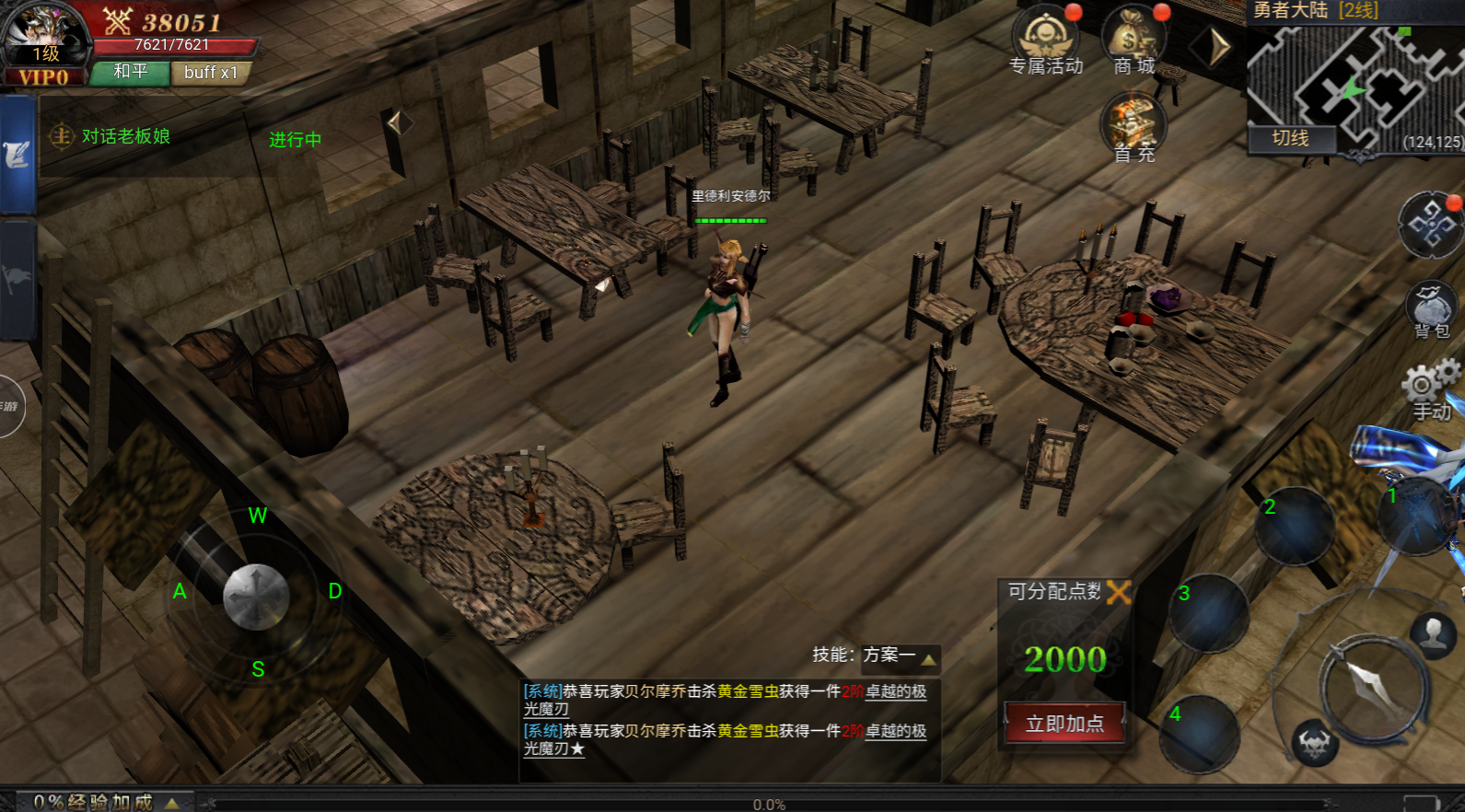Viewport: 1465px width, 812px height.
Task: Select the 对话老板娘 quest tracker entry
Action: [x=126, y=137]
